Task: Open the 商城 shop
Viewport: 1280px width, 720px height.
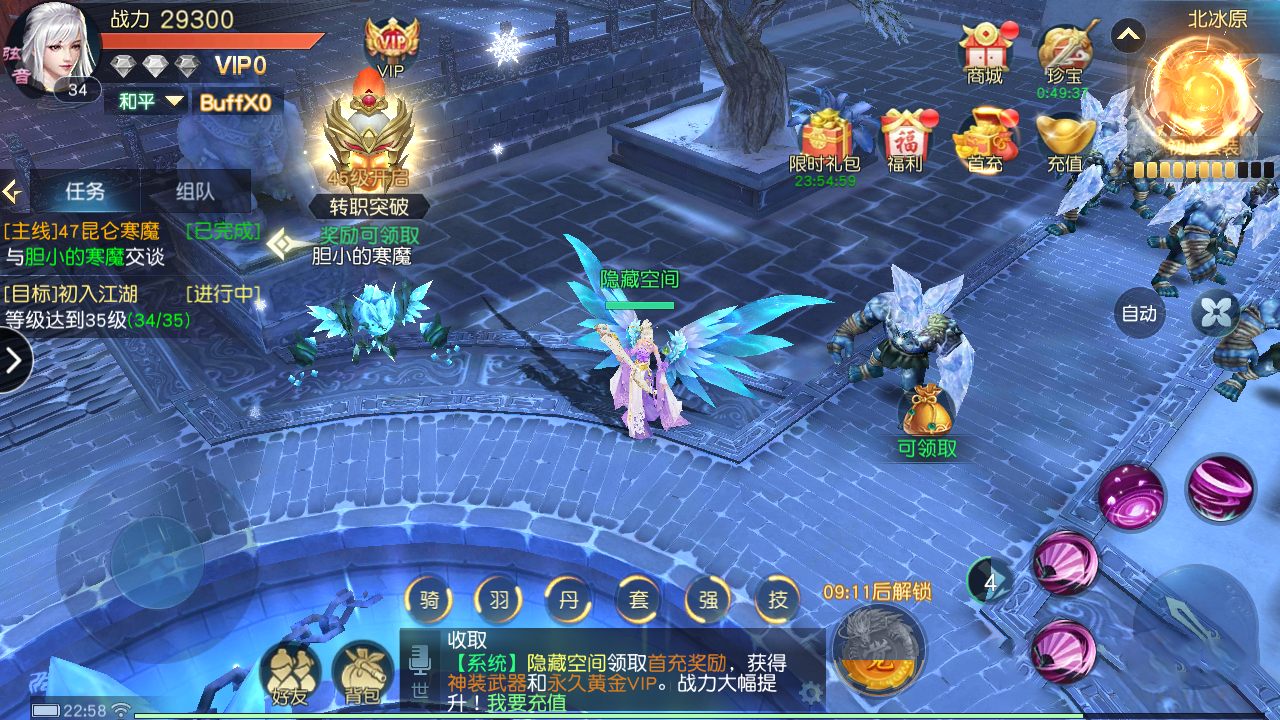Action: tap(985, 50)
